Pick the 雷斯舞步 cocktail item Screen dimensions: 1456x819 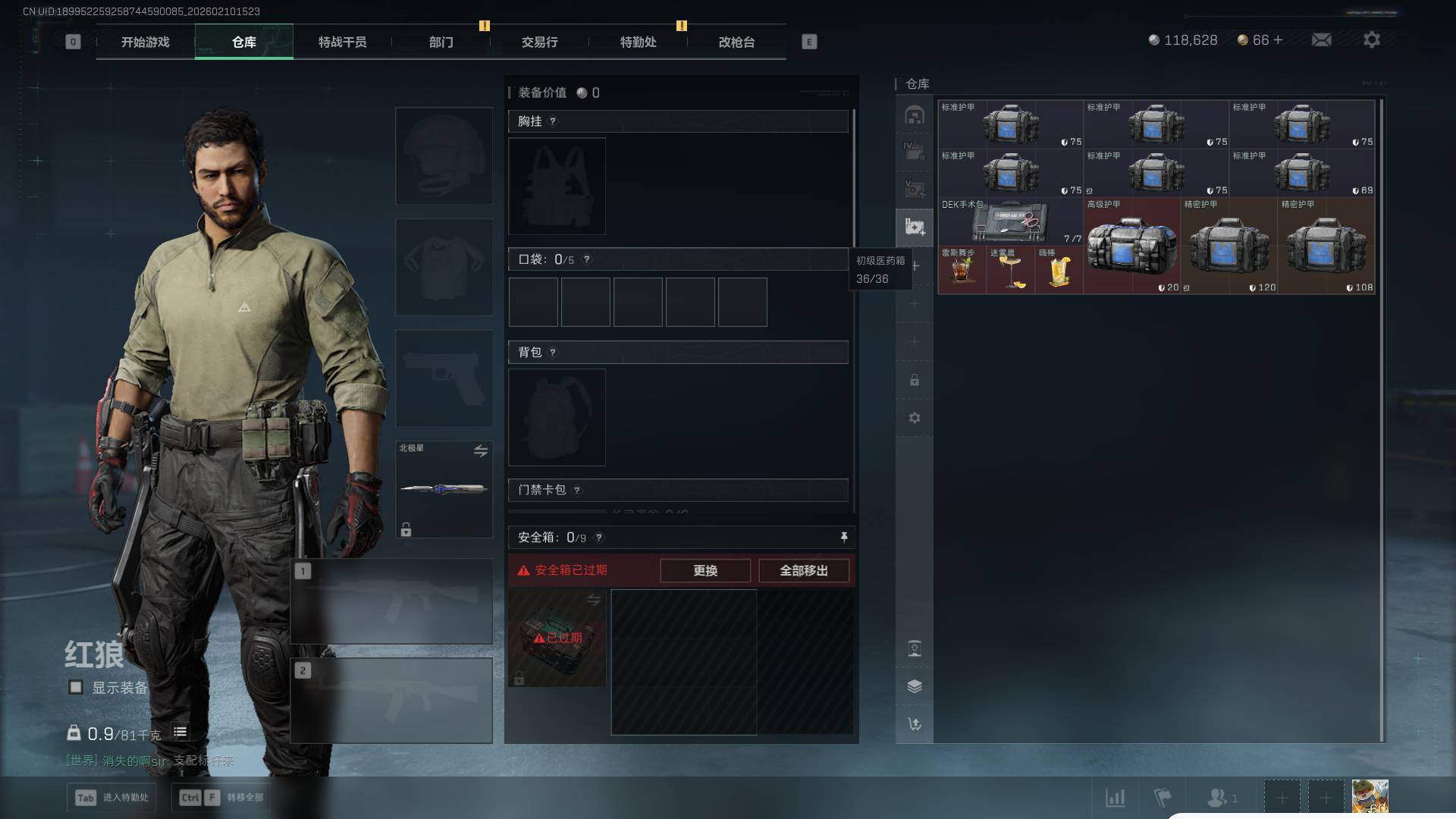point(961,270)
